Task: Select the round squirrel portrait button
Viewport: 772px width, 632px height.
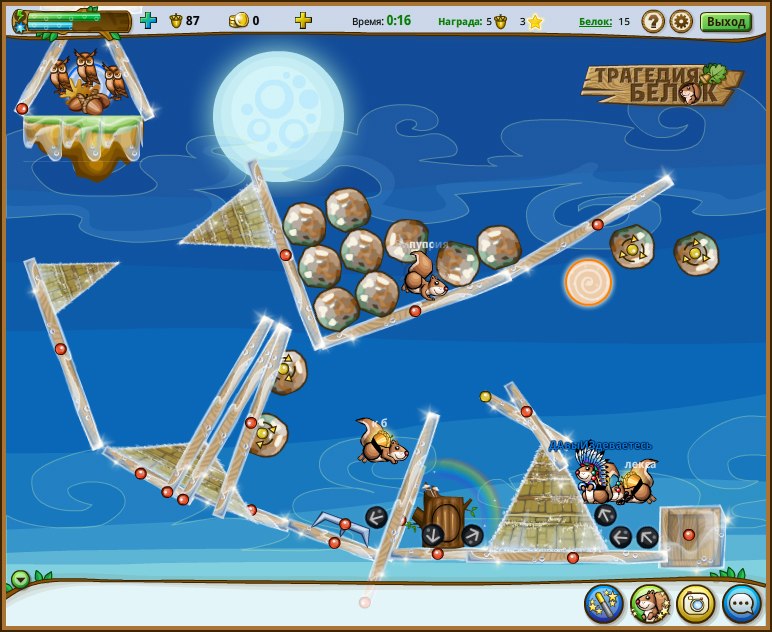Action: tap(650, 603)
